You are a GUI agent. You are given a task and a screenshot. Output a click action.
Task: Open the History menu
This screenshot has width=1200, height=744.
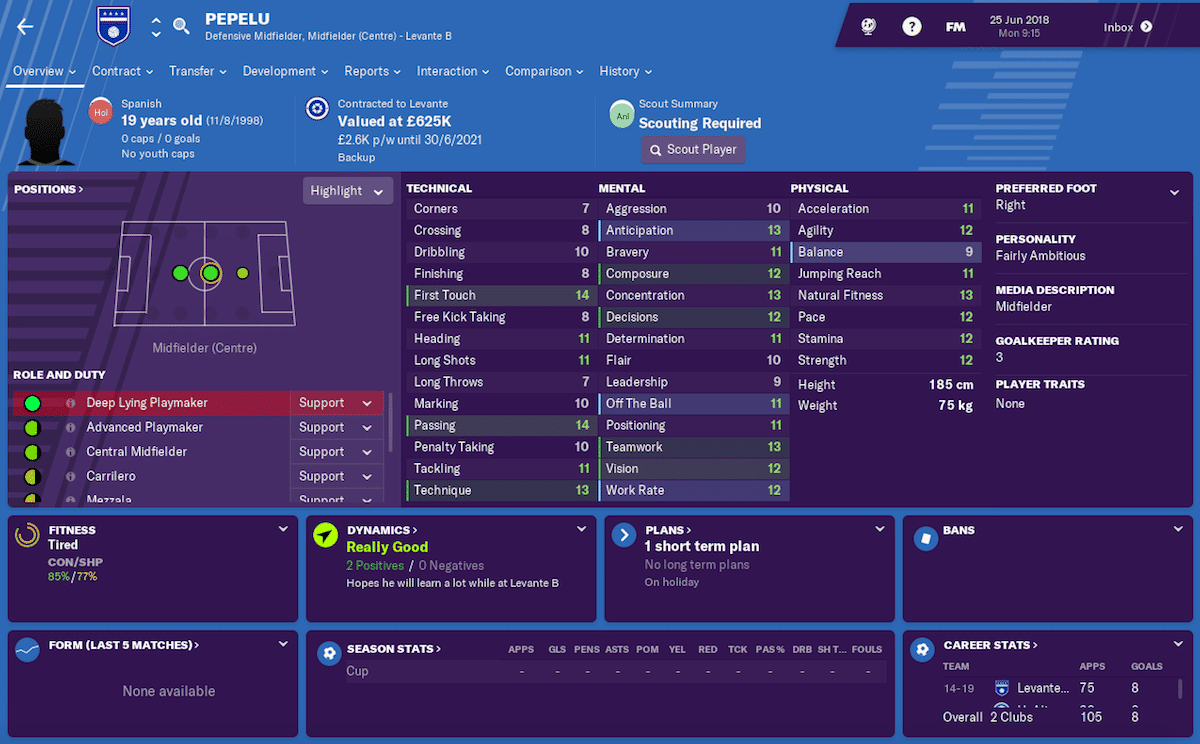pos(625,71)
